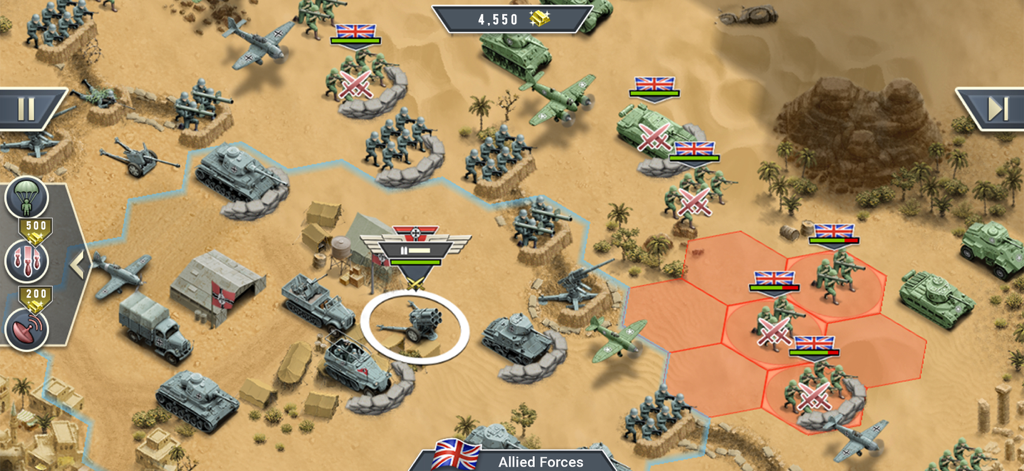Launch the bombing airstrike ability
1024x471 pixels.
27,263
